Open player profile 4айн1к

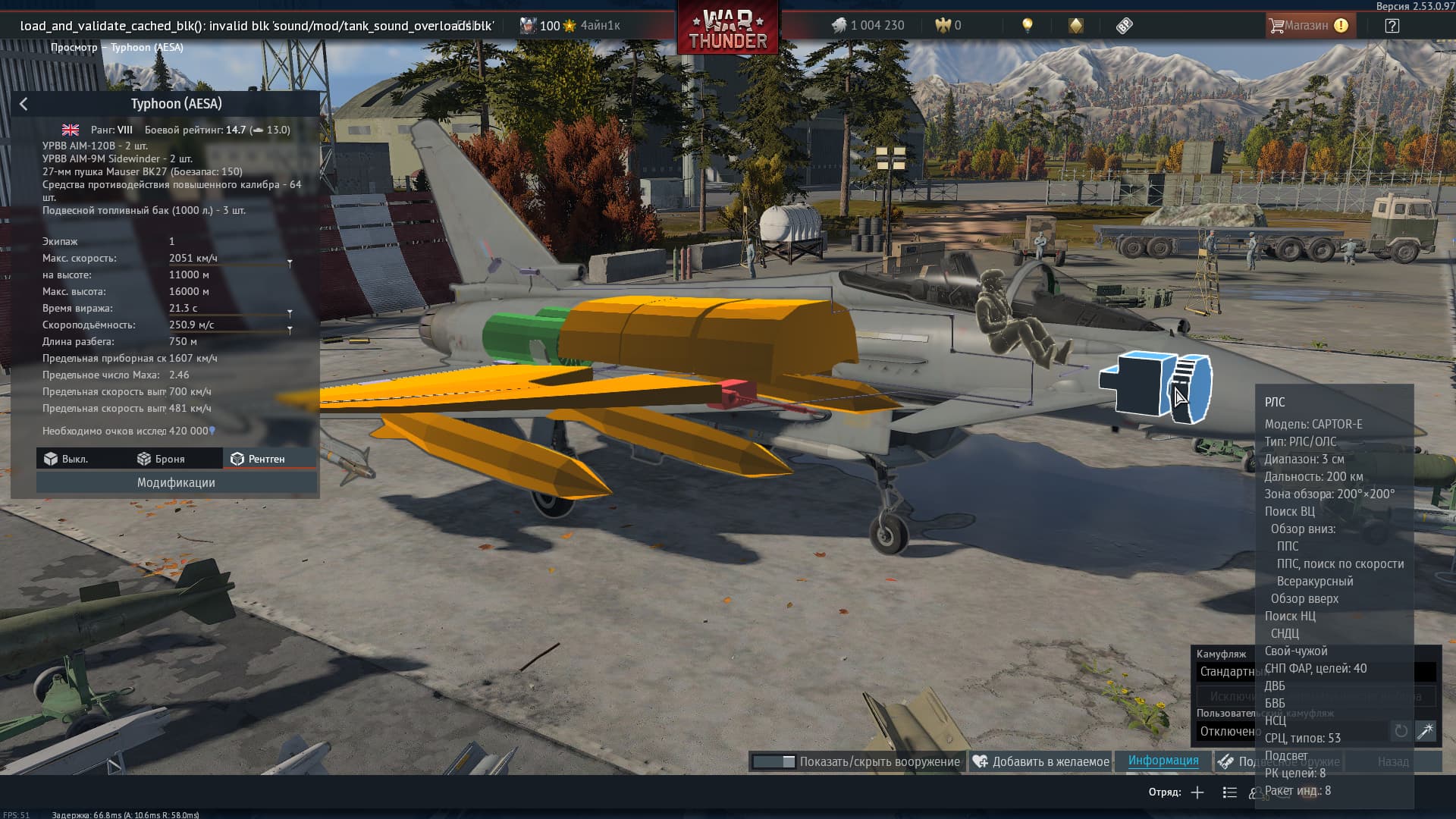600,25
